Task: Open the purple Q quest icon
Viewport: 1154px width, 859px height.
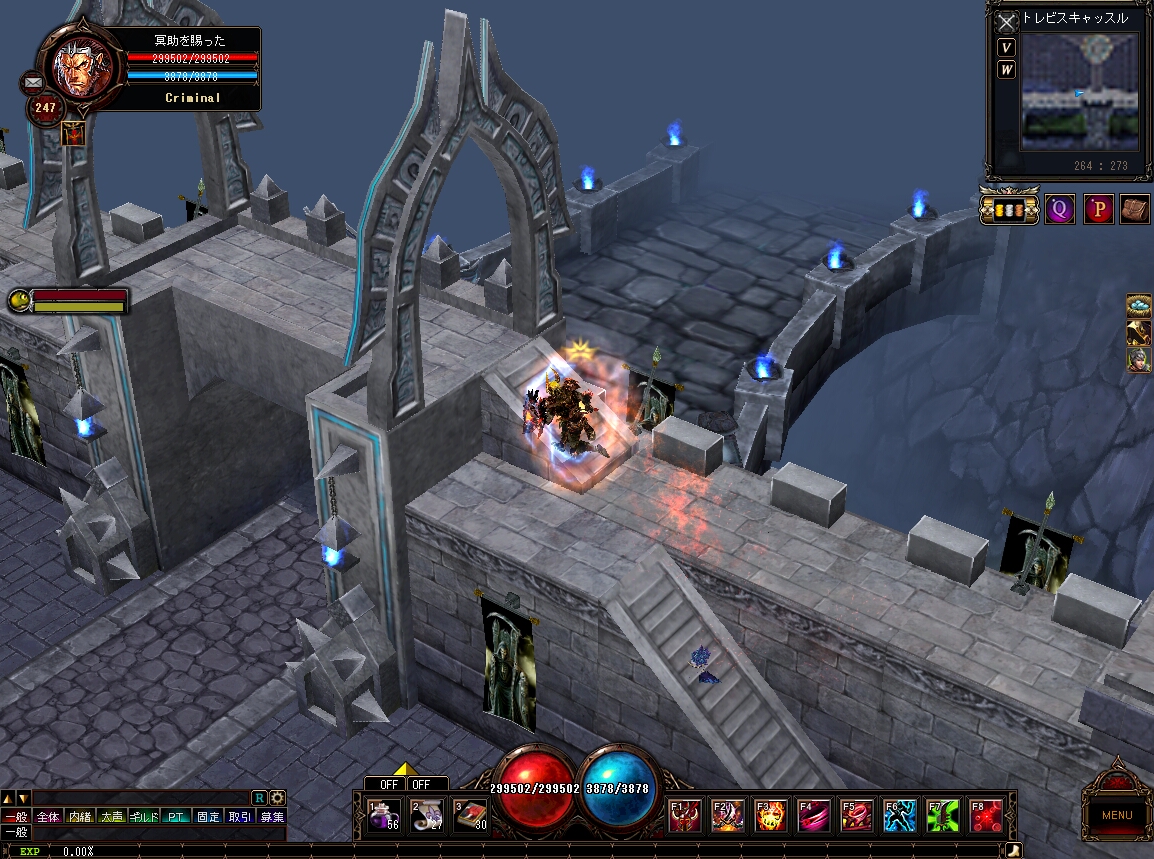Action: (1060, 209)
